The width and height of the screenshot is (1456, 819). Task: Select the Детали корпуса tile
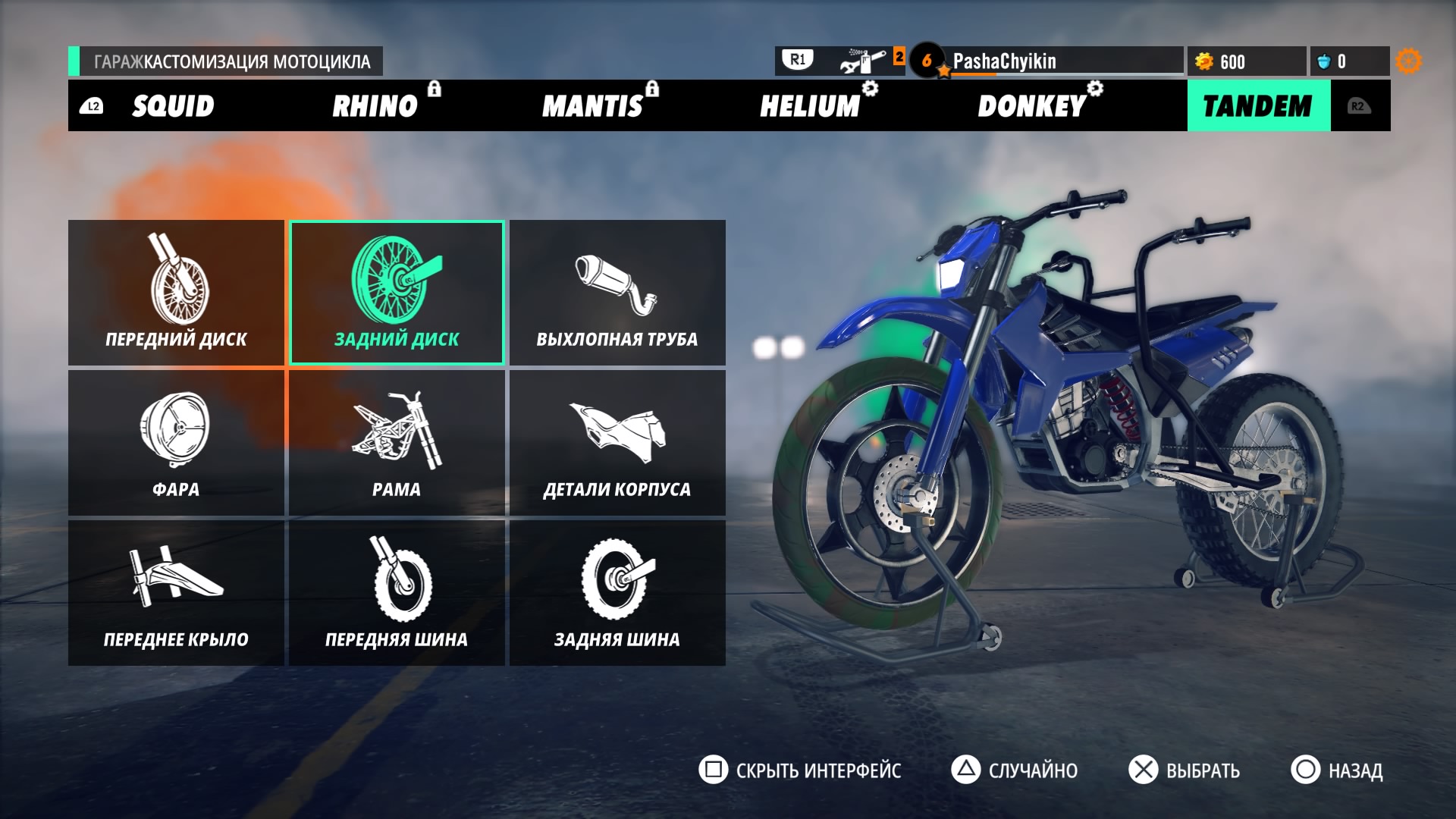click(x=617, y=443)
